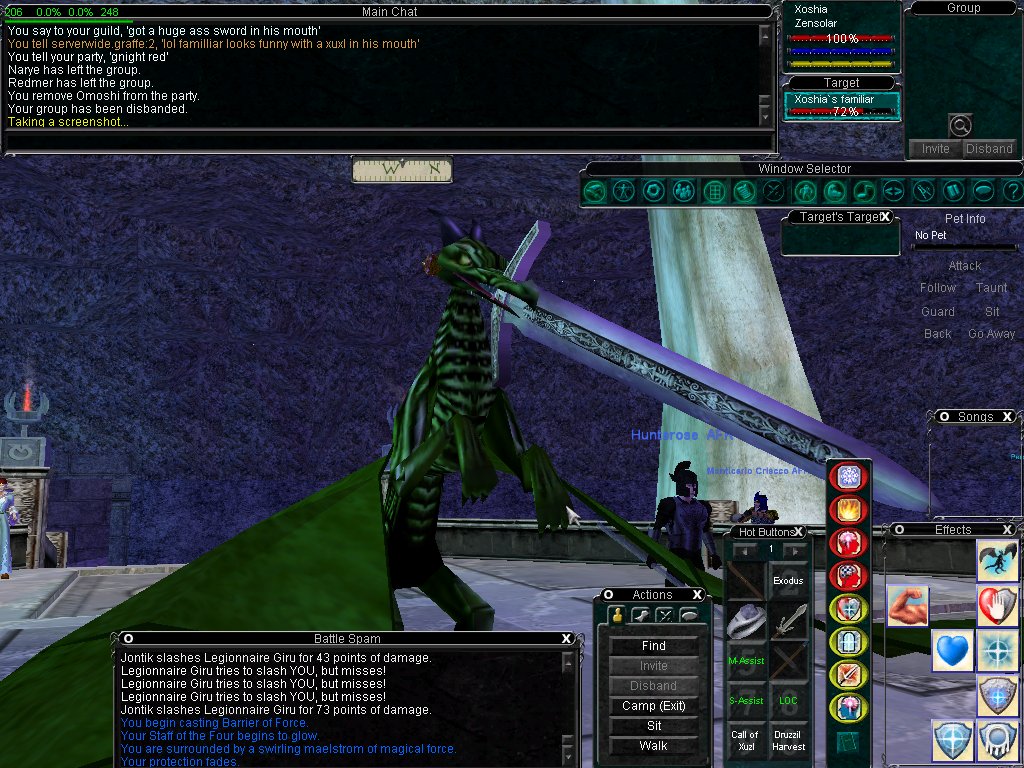This screenshot has height=768, width=1024.
Task: Camp and exit via Camp (Exit) button
Action: (x=653, y=706)
